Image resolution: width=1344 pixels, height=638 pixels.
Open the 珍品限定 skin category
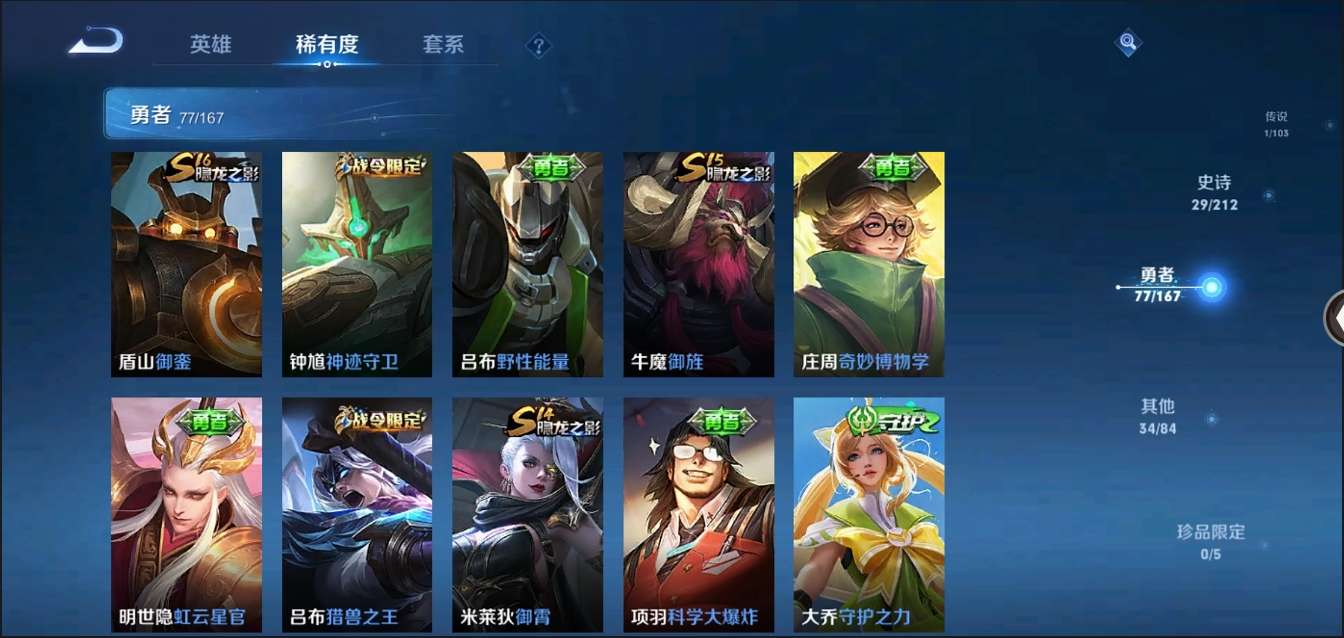pos(1210,541)
